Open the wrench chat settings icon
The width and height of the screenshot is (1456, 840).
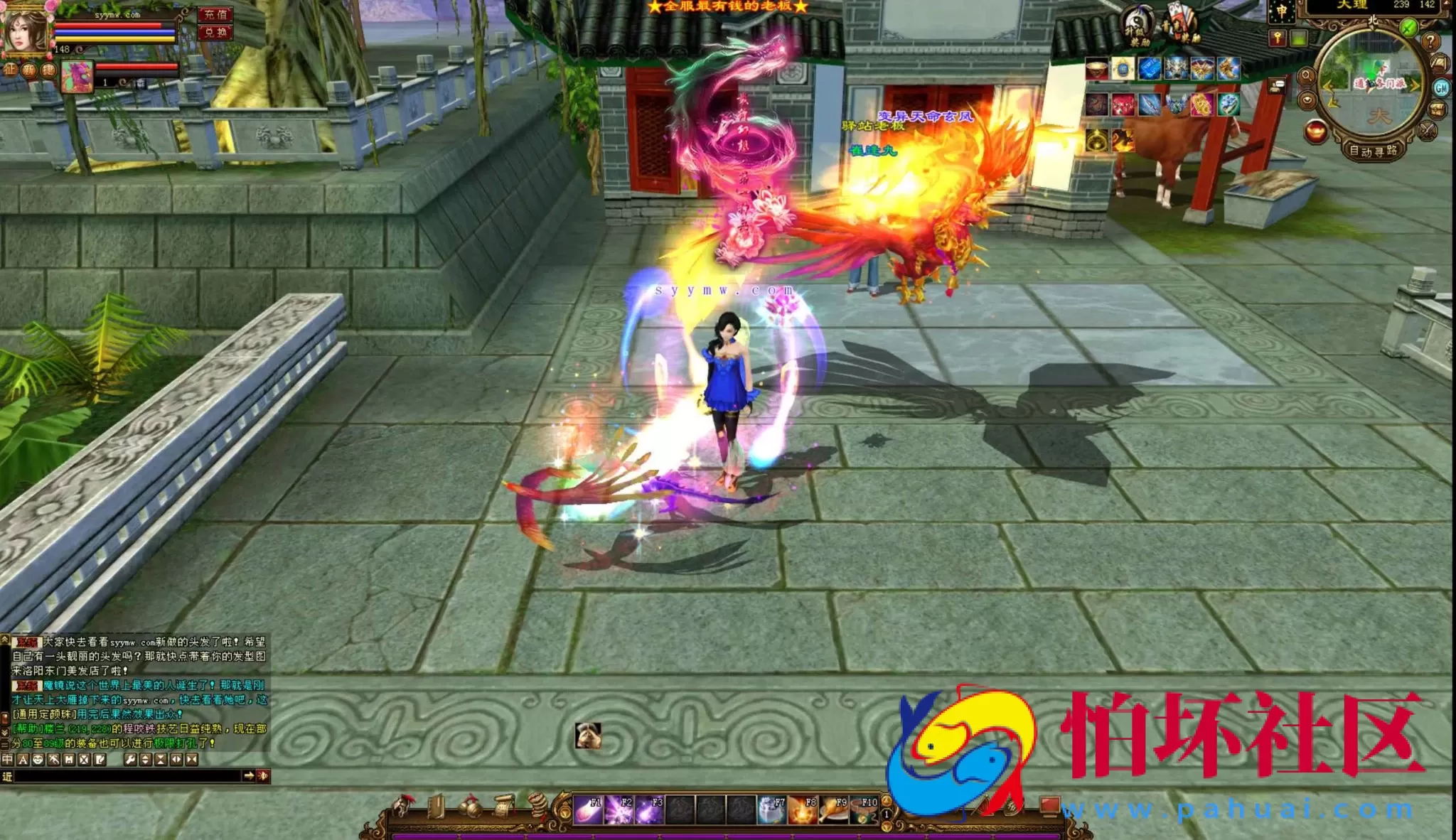click(130, 759)
